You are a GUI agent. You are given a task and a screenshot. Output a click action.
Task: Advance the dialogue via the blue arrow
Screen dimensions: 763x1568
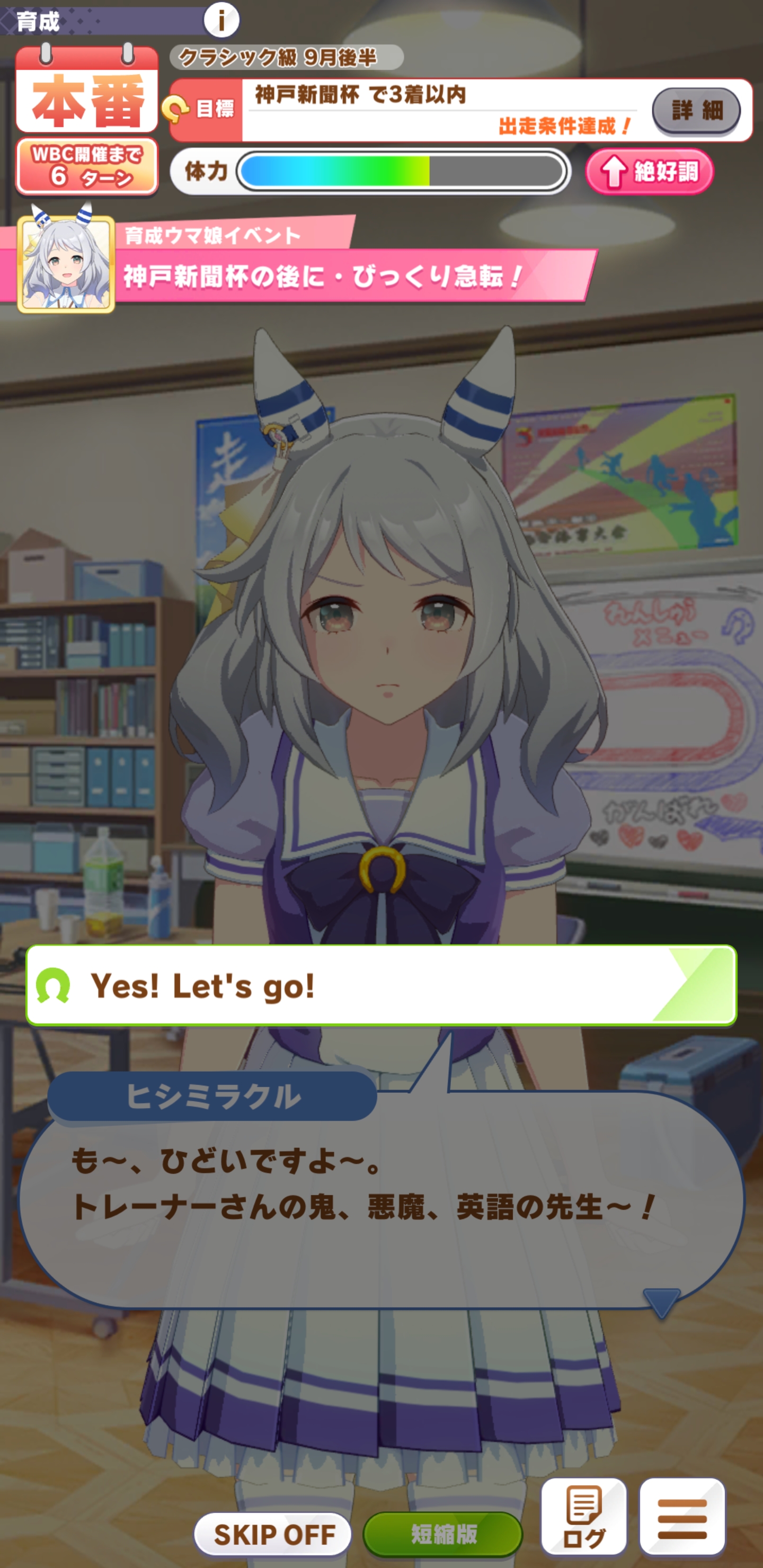(661, 1302)
